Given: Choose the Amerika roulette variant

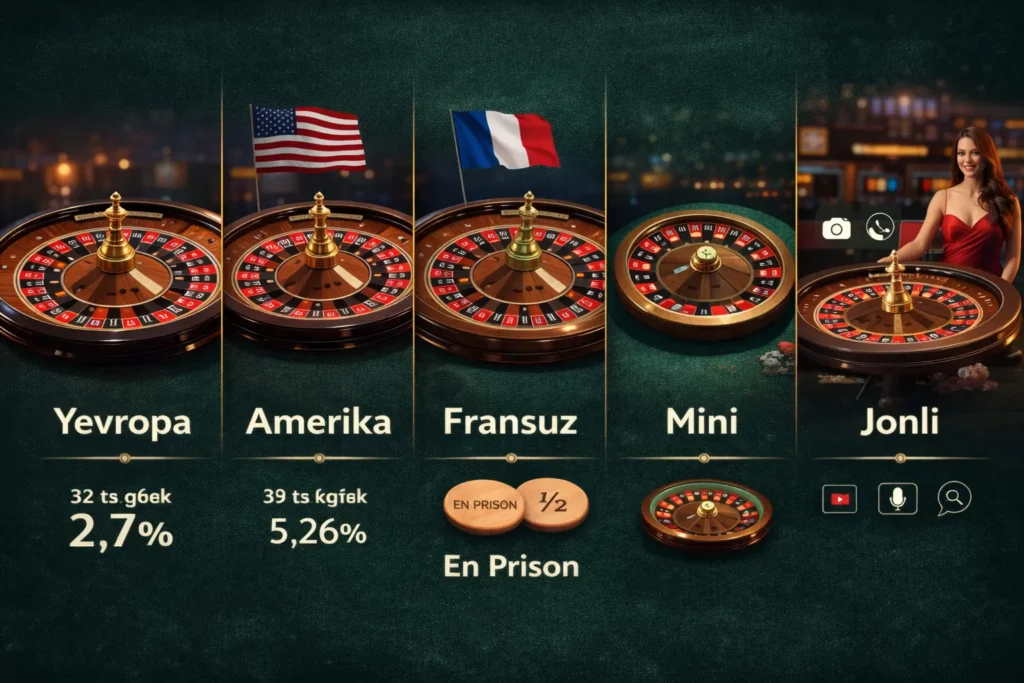Looking at the screenshot, I should point(318,422).
